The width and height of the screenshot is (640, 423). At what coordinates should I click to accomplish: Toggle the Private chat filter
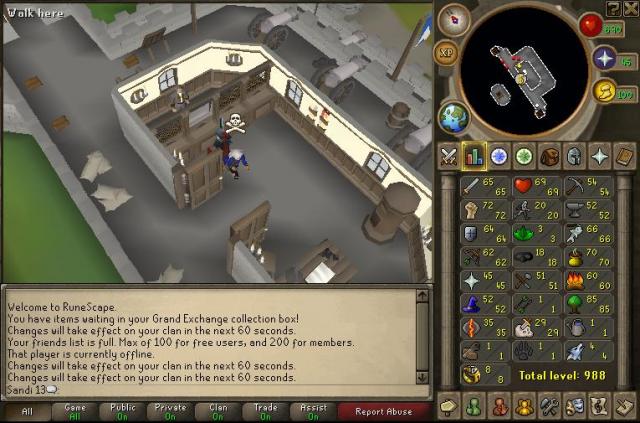(170, 411)
